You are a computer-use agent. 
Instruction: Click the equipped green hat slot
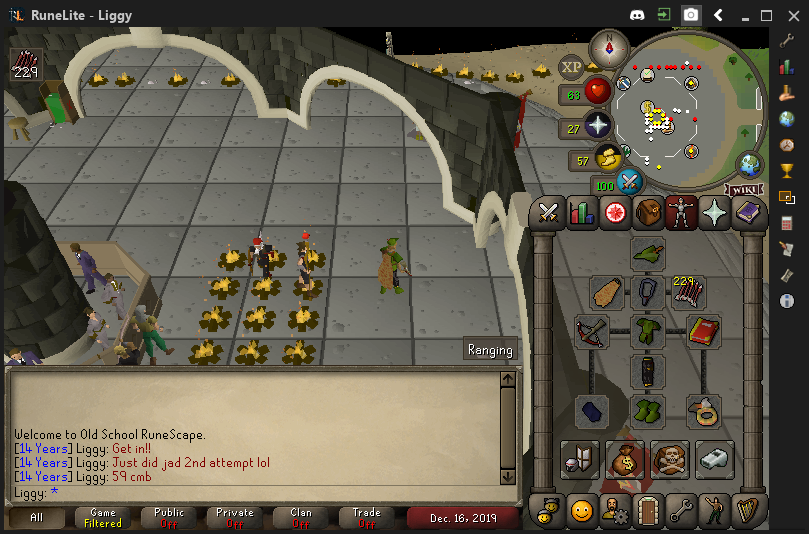(648, 254)
